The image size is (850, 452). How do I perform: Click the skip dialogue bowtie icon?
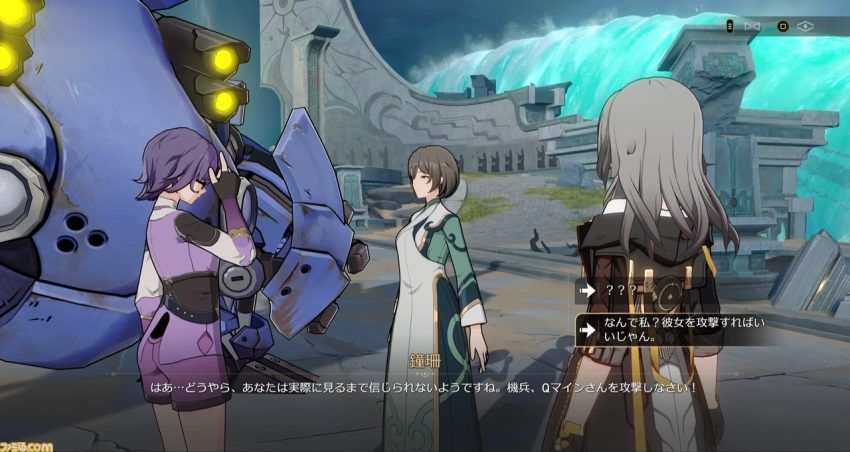pos(753,25)
